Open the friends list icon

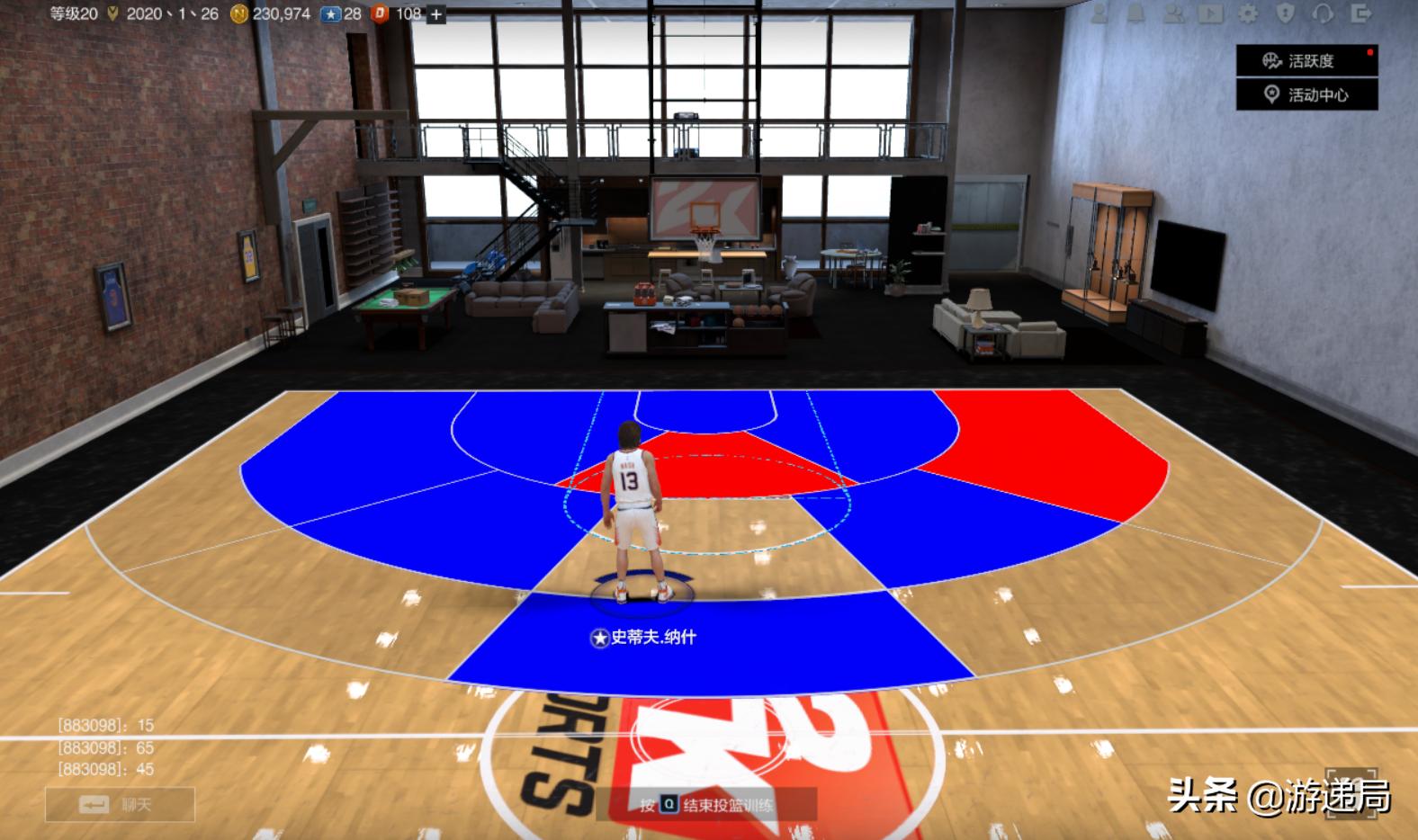click(x=1174, y=14)
